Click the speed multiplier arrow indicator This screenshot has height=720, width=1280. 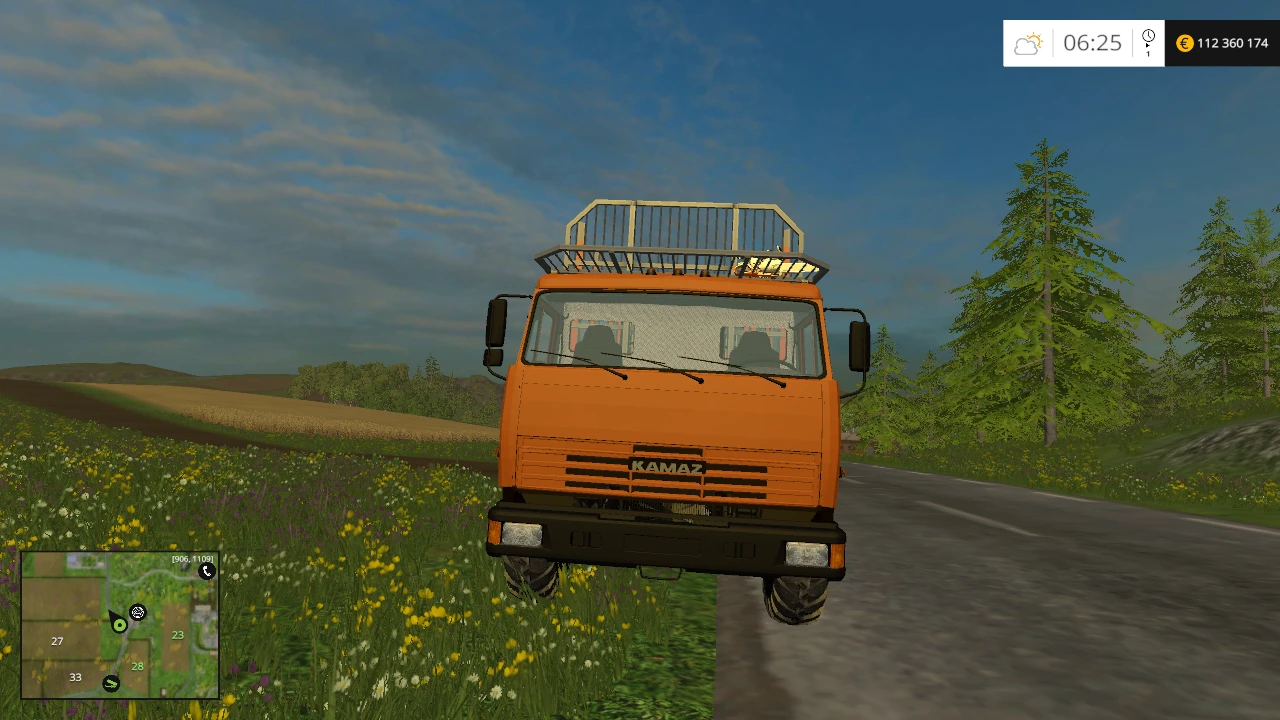[1148, 48]
